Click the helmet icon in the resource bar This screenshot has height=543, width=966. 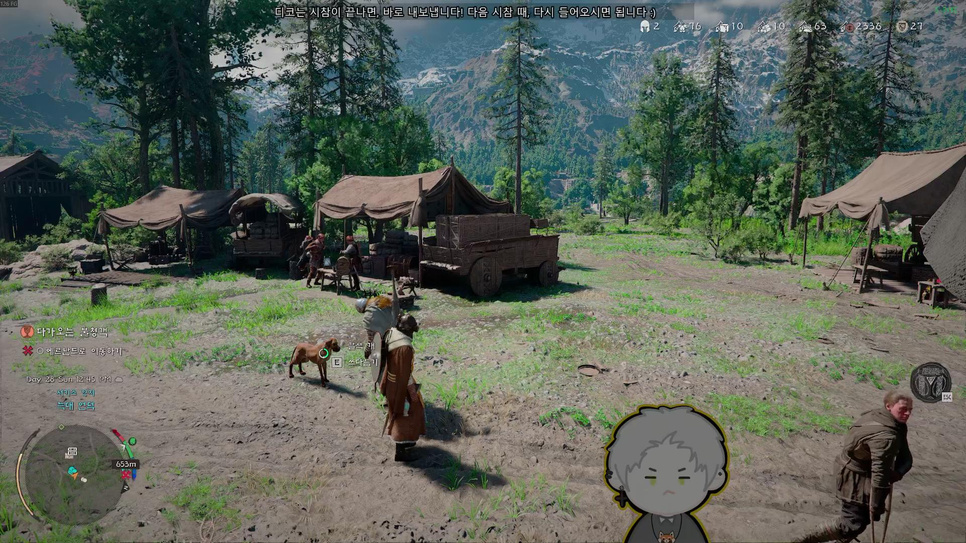pos(643,26)
